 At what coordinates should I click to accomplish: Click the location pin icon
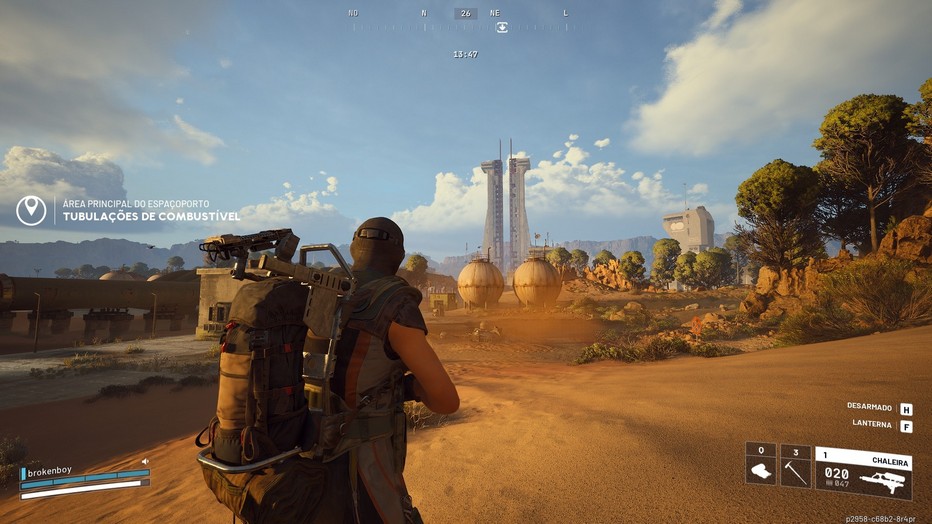(31, 210)
